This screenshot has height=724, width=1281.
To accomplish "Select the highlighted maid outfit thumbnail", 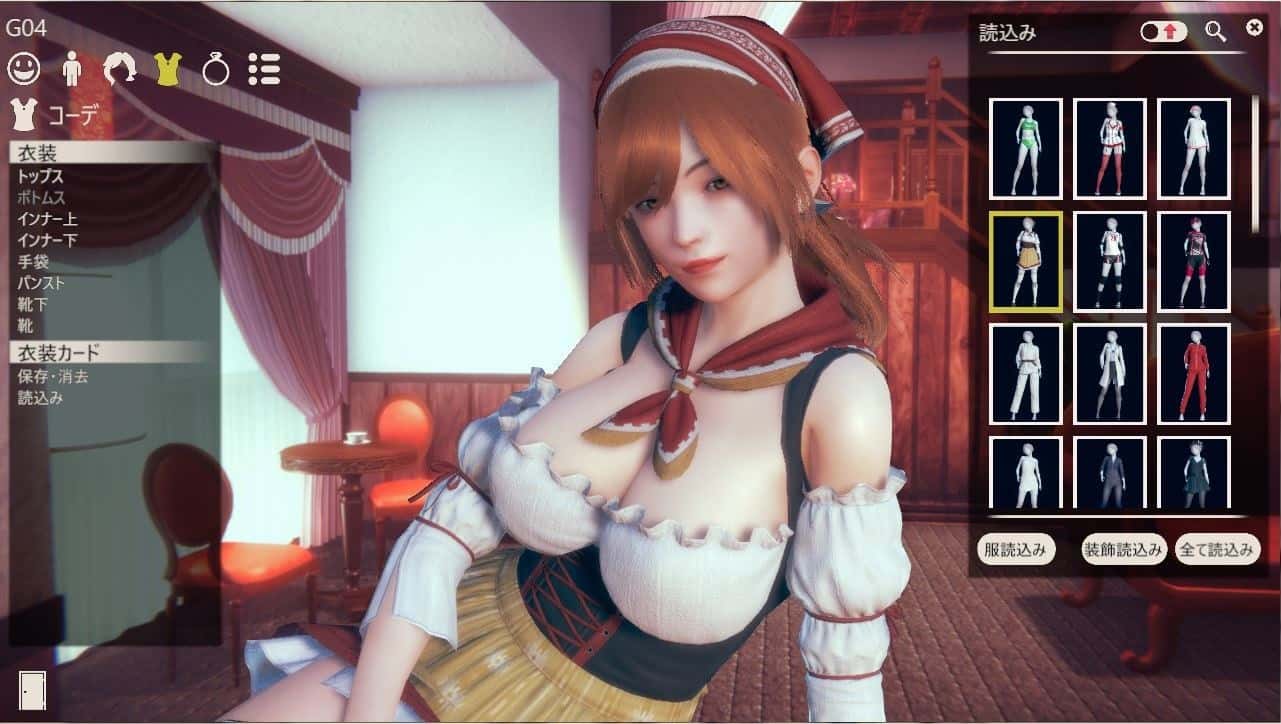I will pyautogui.click(x=1024, y=261).
